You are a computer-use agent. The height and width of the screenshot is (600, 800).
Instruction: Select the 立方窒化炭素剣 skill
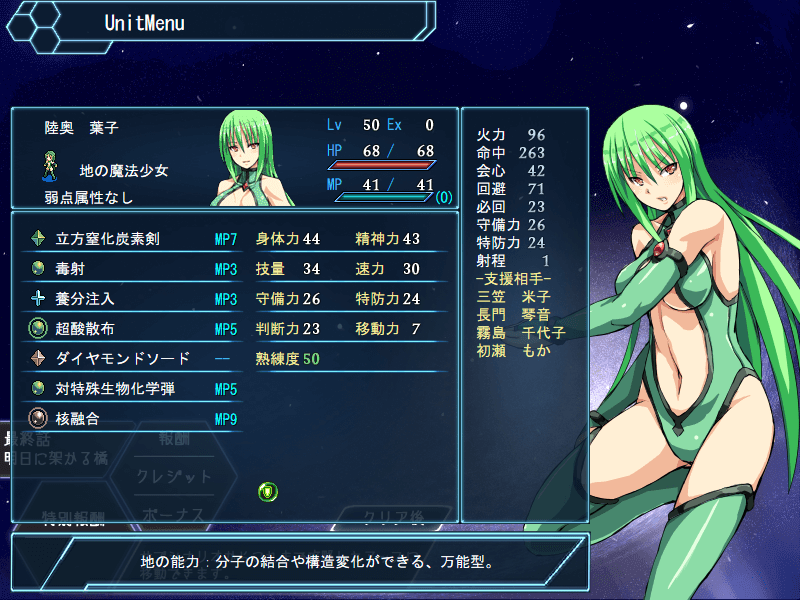tap(108, 239)
